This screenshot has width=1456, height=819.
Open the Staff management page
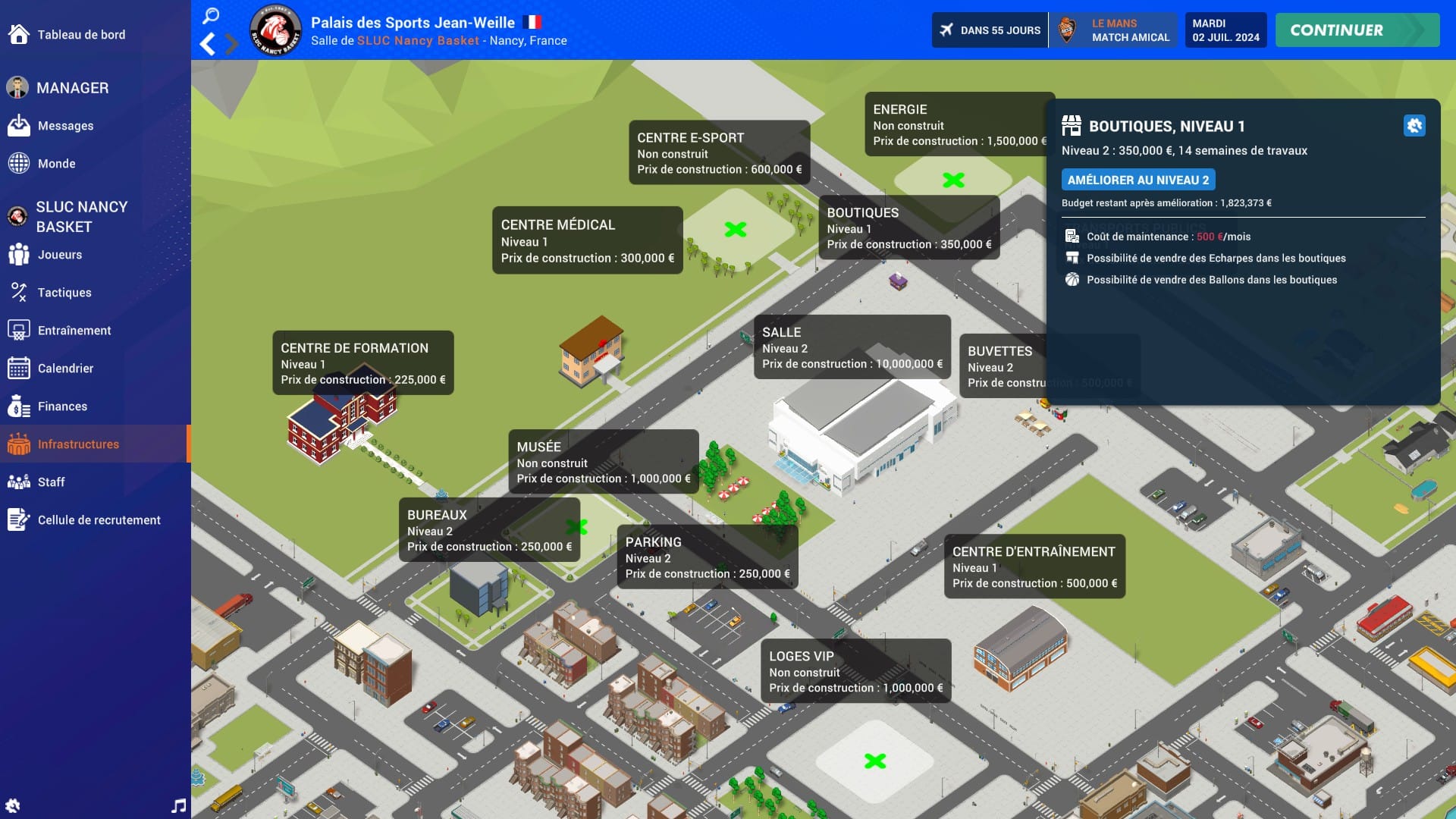tap(51, 482)
